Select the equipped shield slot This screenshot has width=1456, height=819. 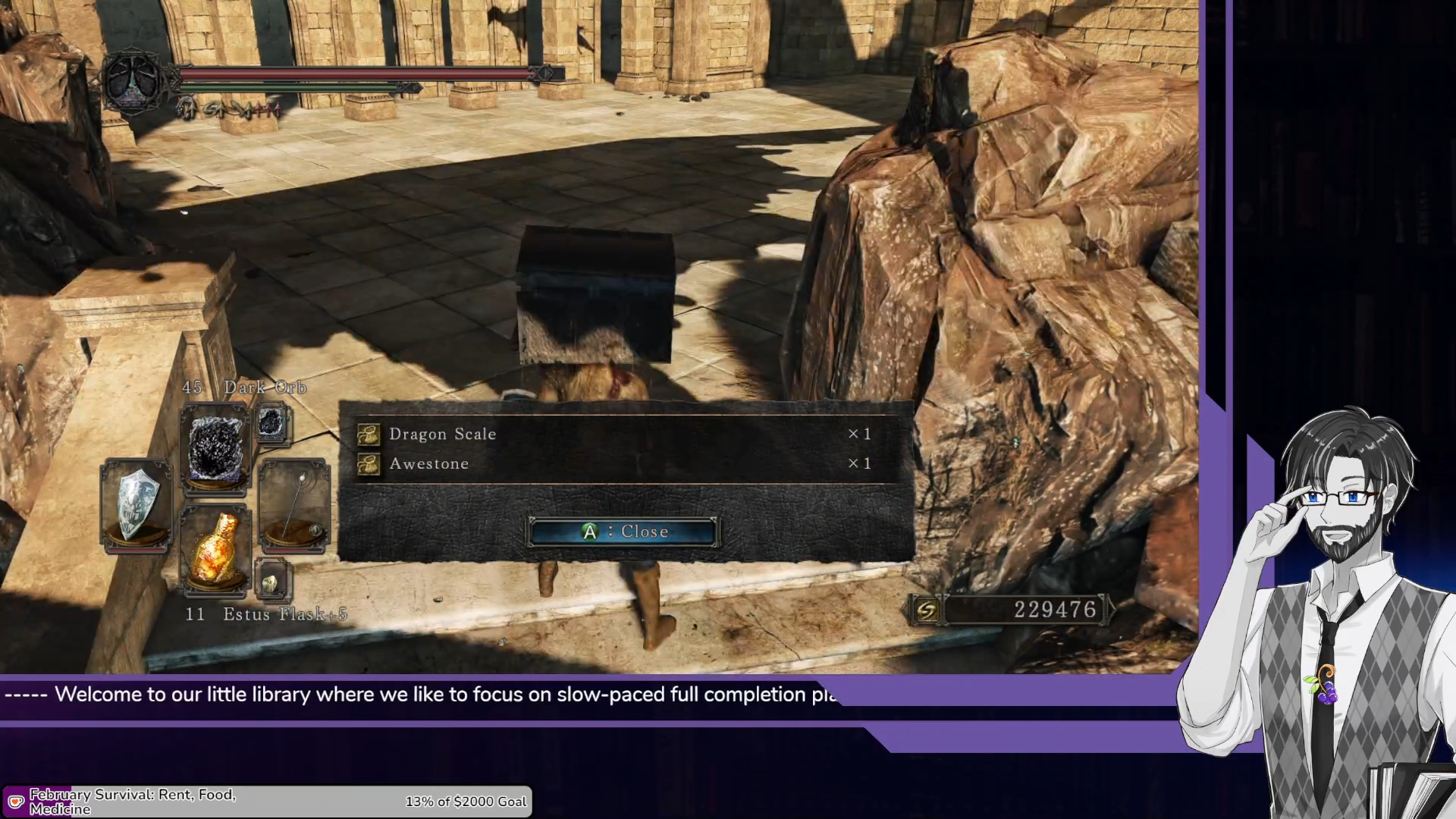click(x=136, y=504)
